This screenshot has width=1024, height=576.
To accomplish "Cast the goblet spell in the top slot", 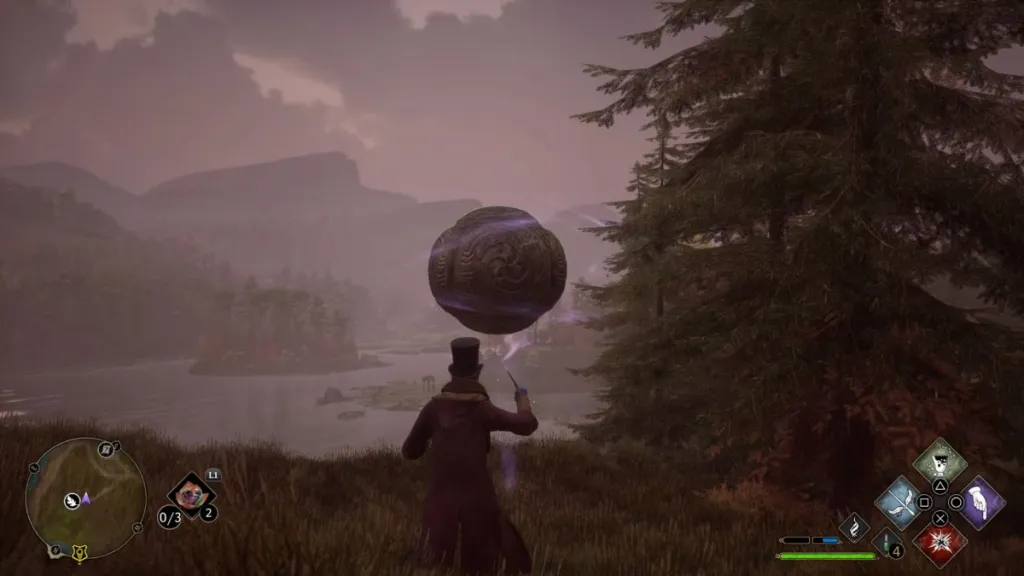I will pyautogui.click(x=940, y=461).
